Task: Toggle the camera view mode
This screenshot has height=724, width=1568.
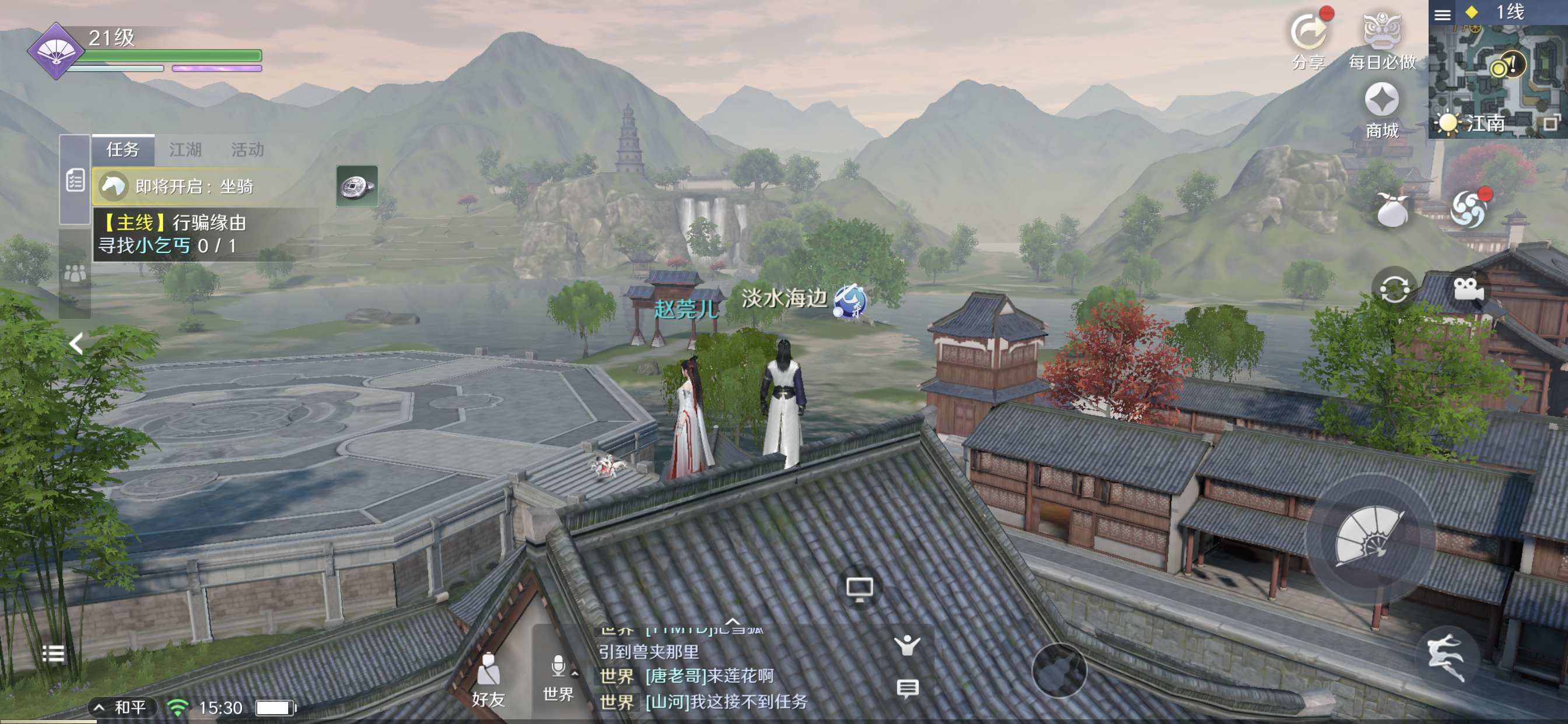Action: tap(1468, 289)
